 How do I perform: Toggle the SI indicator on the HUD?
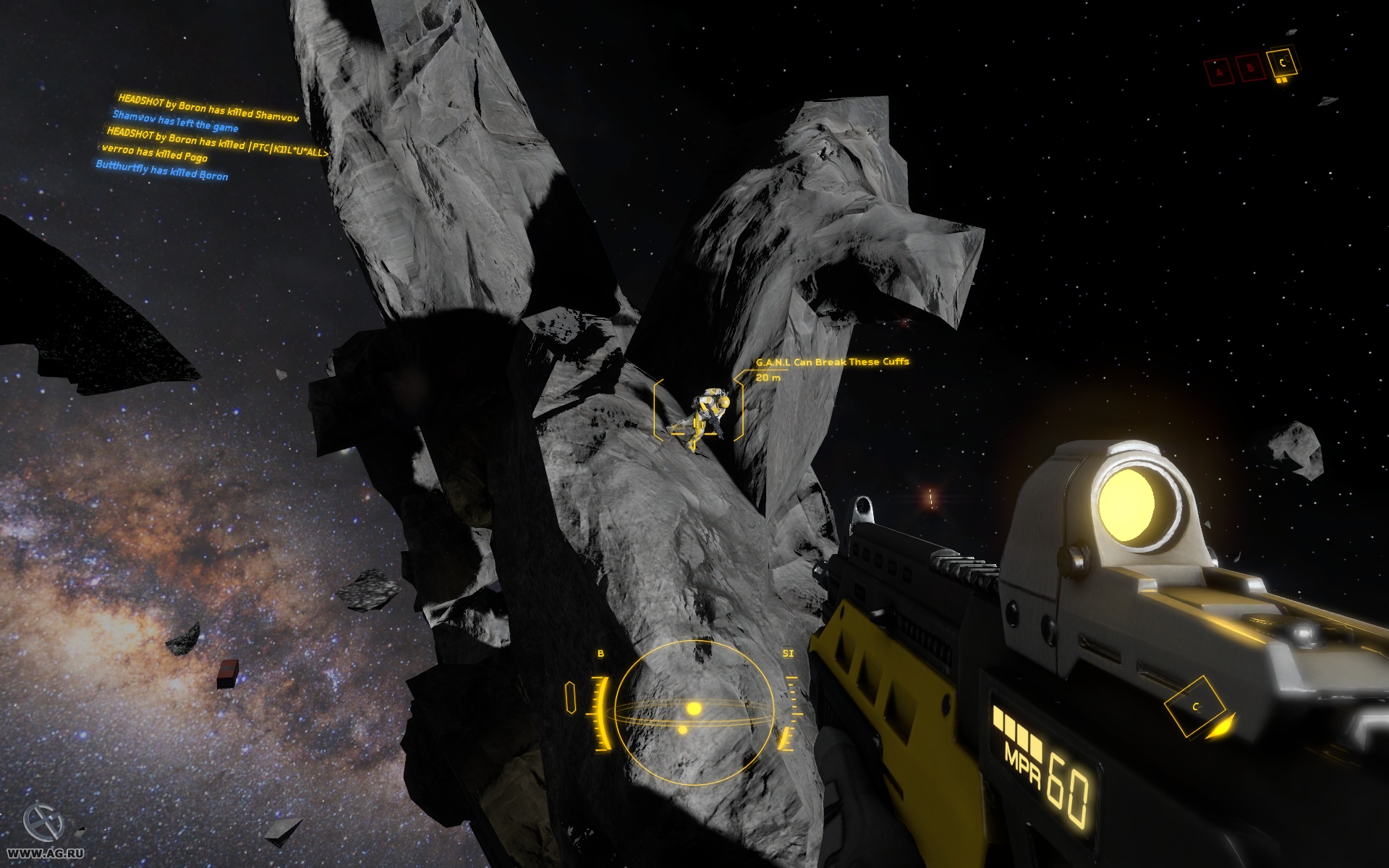coord(789,653)
